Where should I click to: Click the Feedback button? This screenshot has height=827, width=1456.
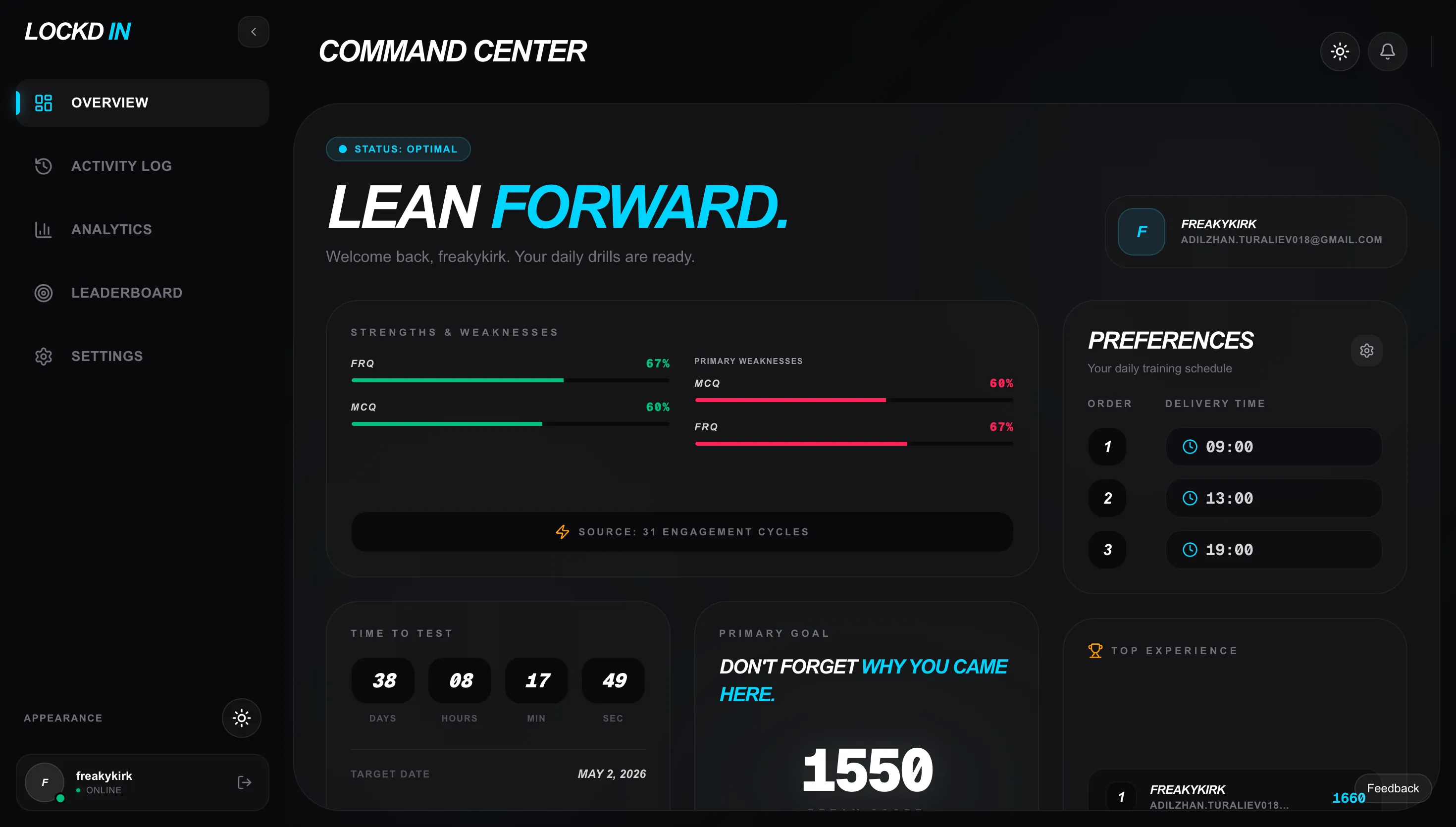point(1393,788)
